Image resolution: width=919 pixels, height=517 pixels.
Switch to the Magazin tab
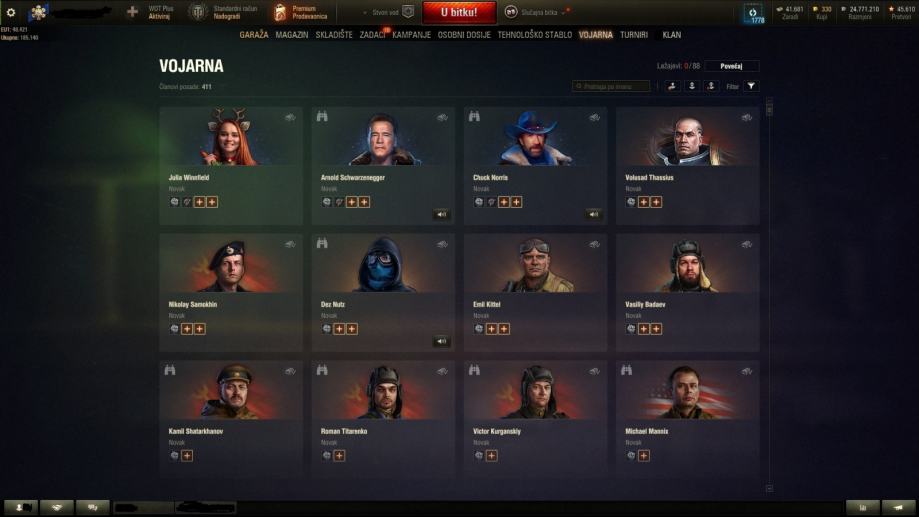(x=292, y=35)
